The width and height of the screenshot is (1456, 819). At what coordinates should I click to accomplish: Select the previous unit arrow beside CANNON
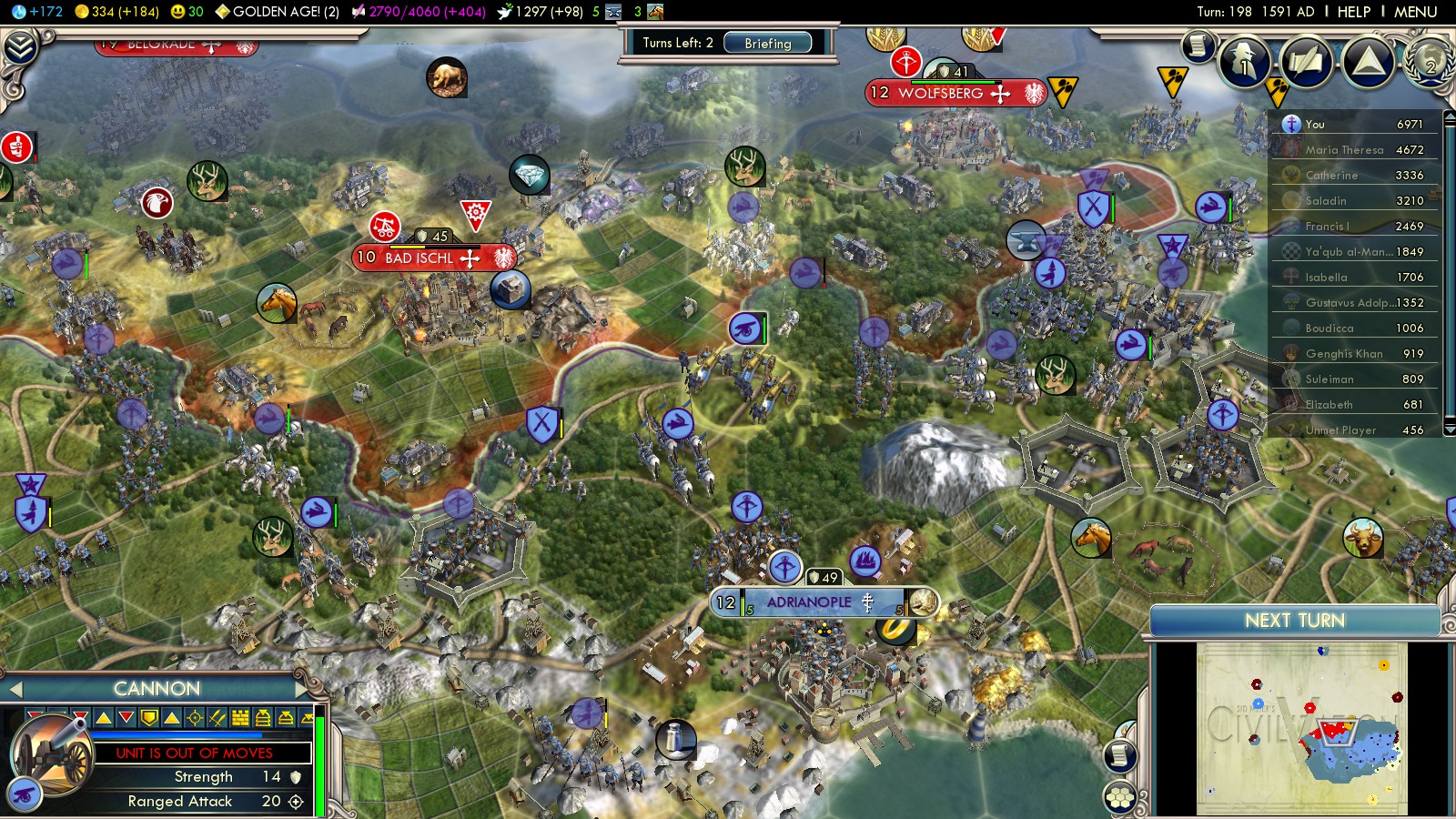pos(15,689)
